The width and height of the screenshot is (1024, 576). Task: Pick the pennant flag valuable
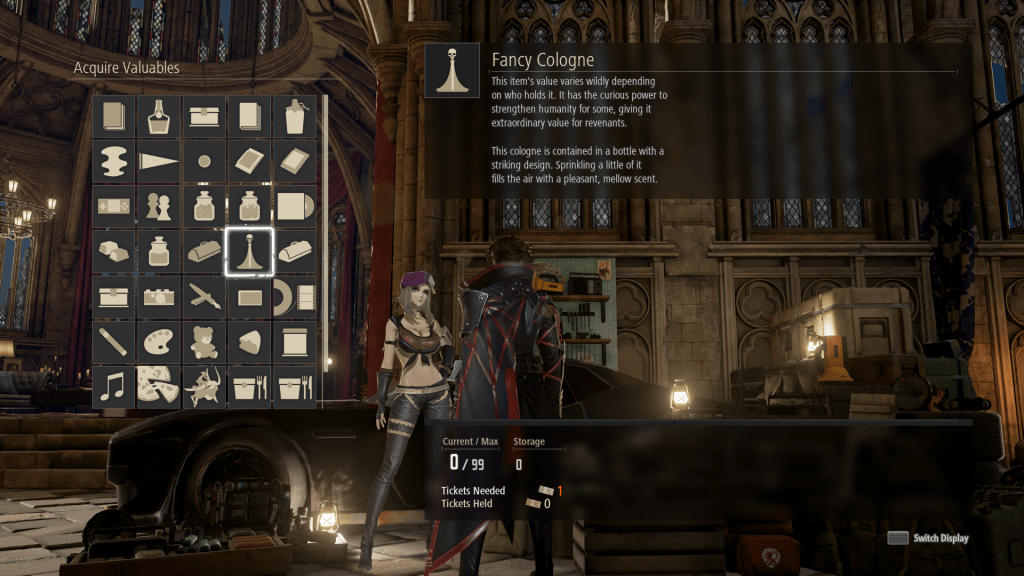click(158, 161)
